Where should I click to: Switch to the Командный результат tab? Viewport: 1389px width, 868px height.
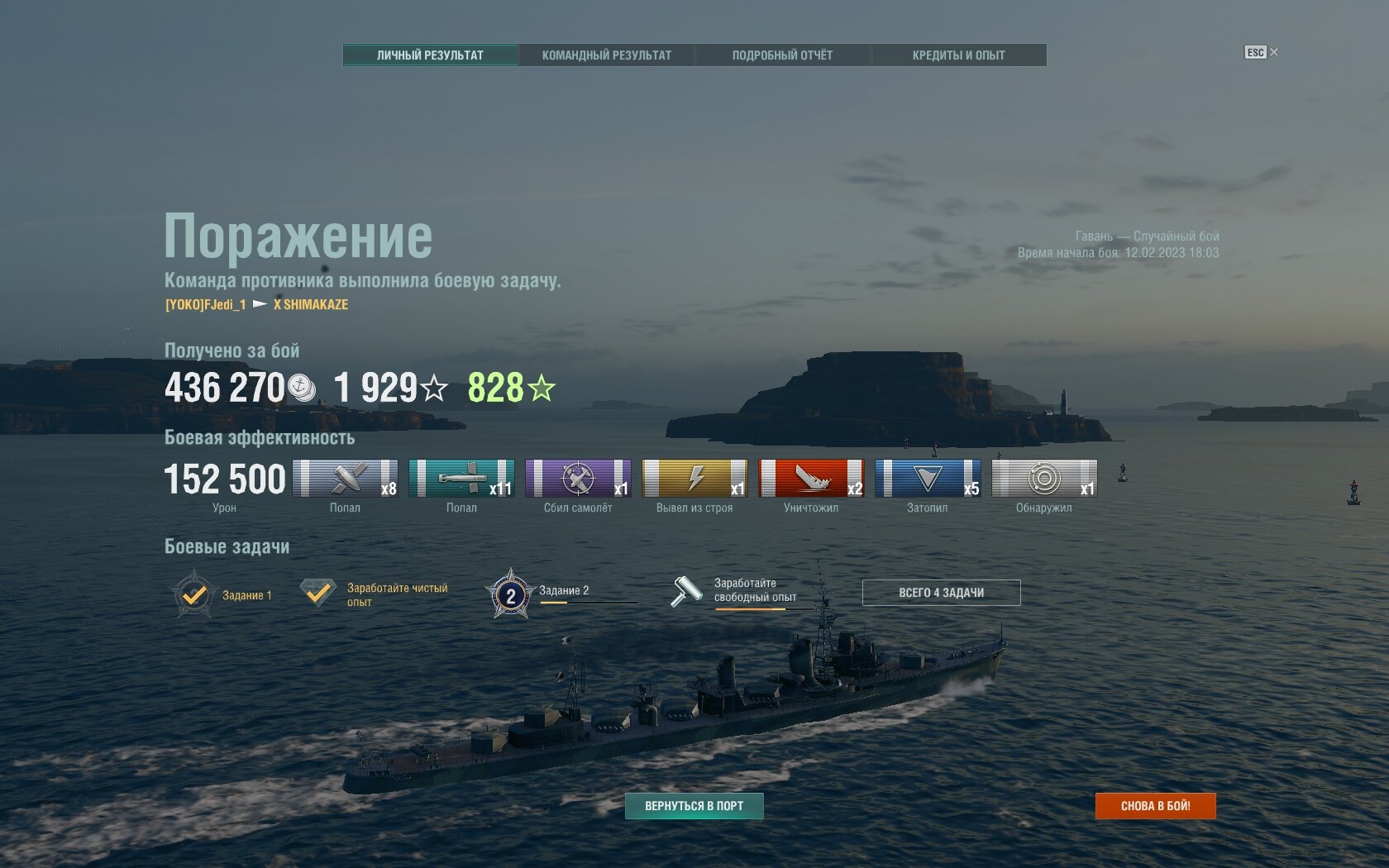coord(606,55)
